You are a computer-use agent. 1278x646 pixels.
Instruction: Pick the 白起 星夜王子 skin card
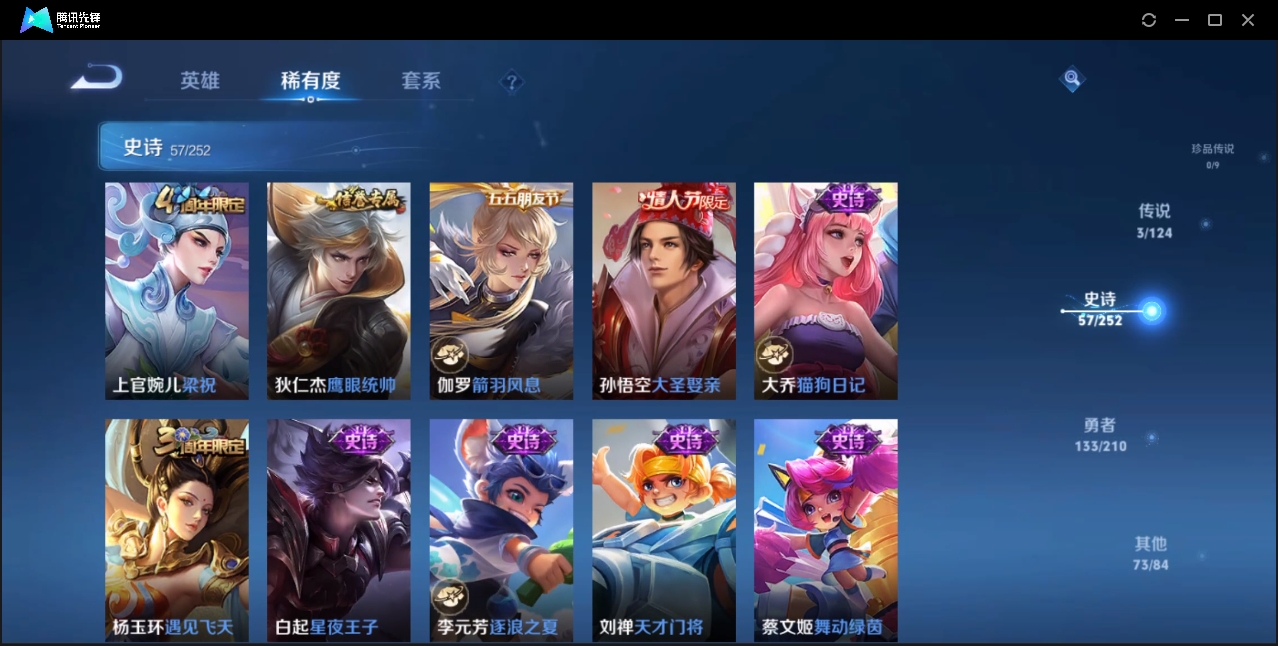click(x=339, y=529)
